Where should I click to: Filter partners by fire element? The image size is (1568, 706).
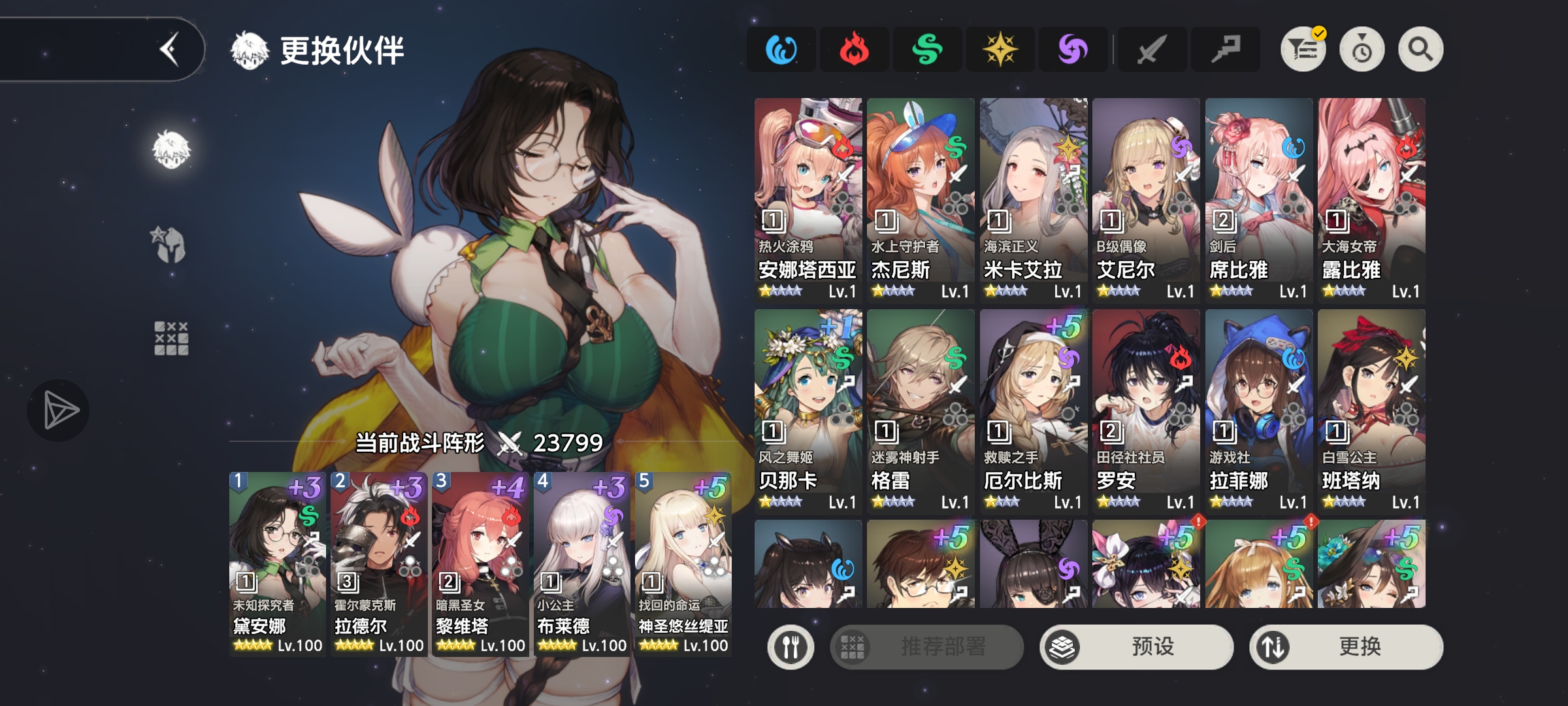[854, 50]
